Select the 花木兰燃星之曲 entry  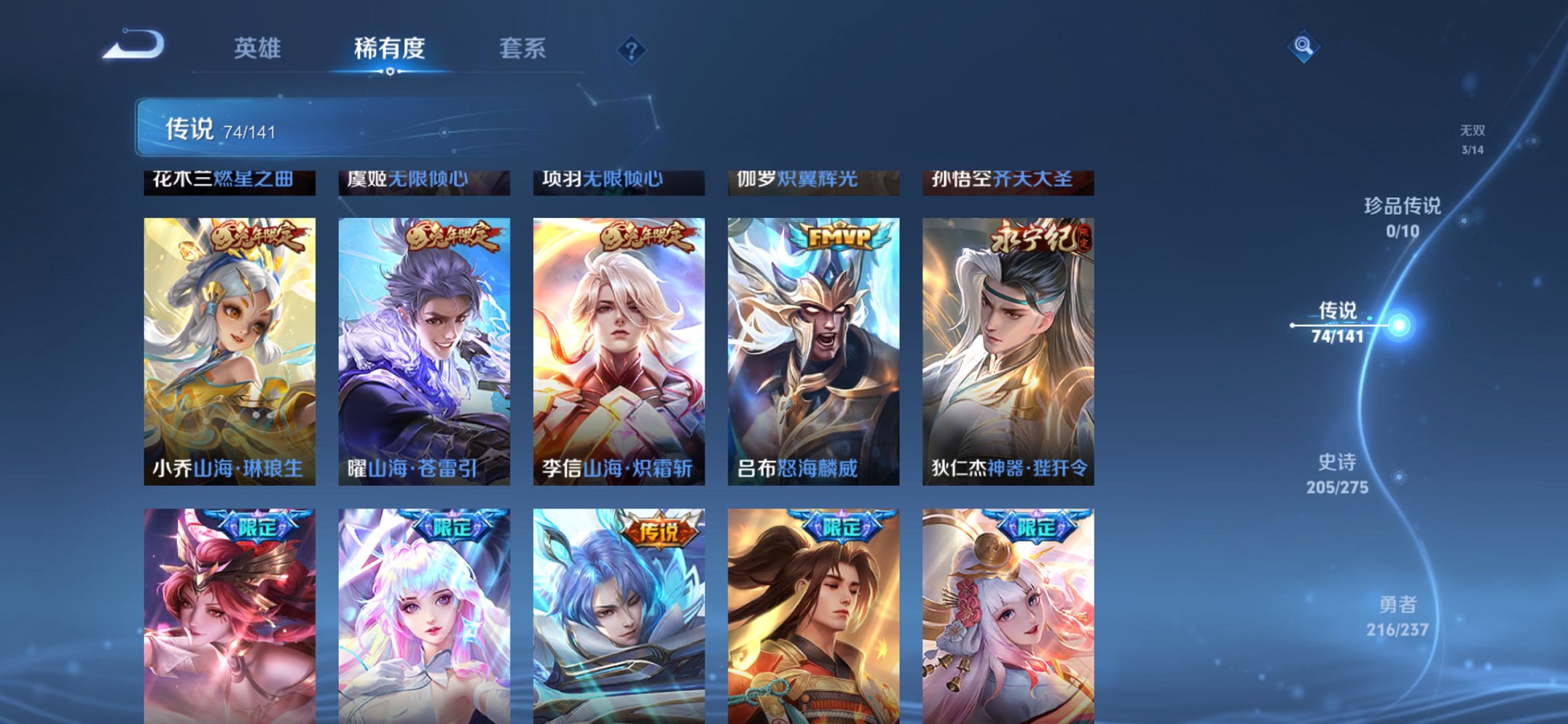pos(227,182)
